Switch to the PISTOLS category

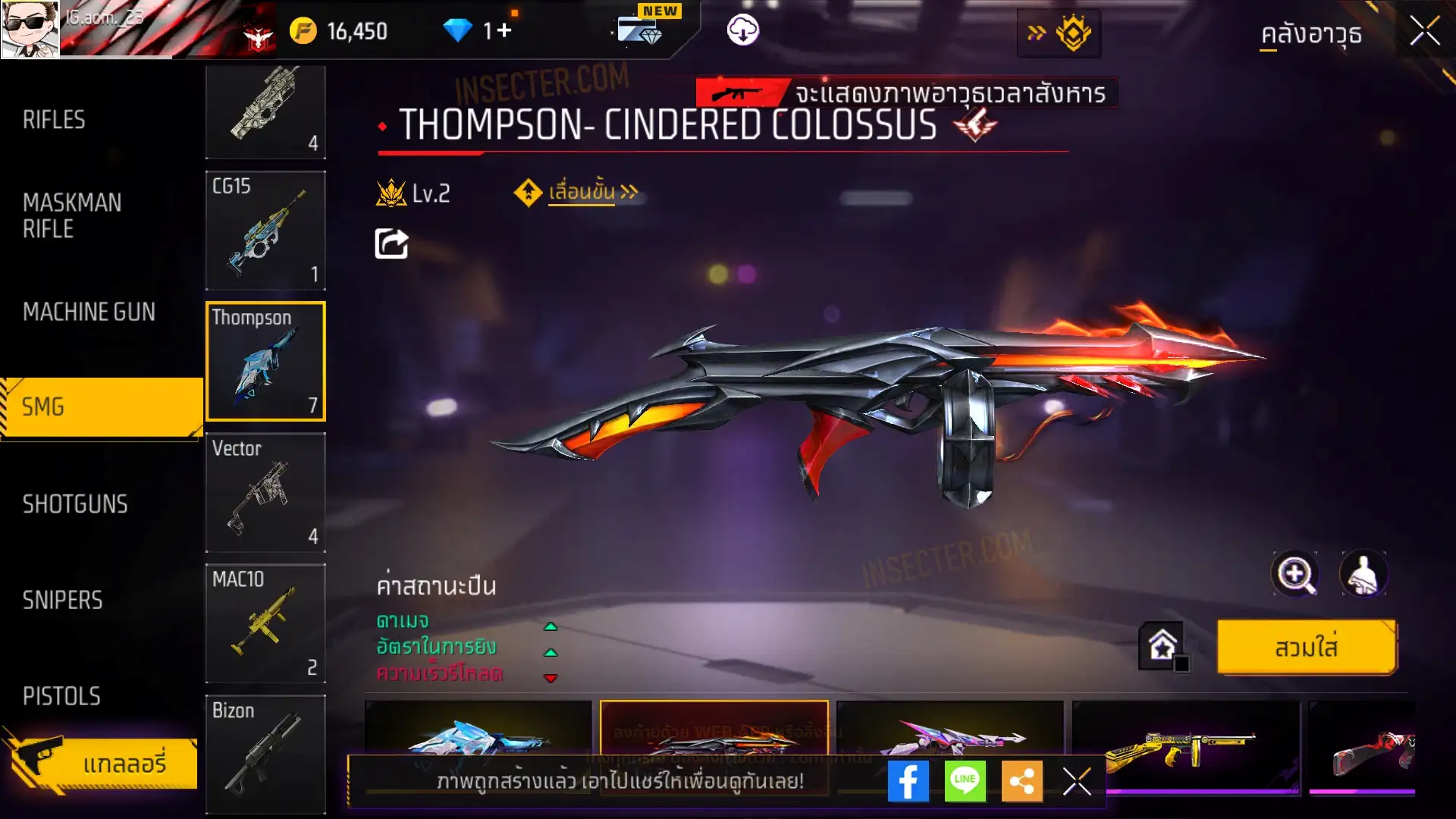click(x=61, y=696)
